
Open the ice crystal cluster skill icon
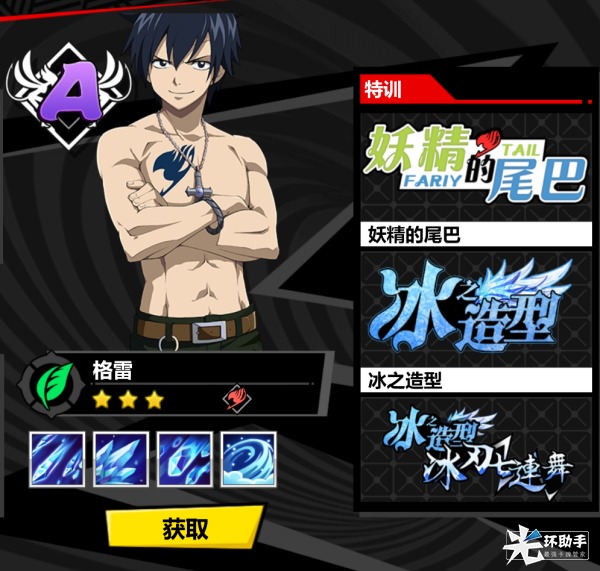121,459
